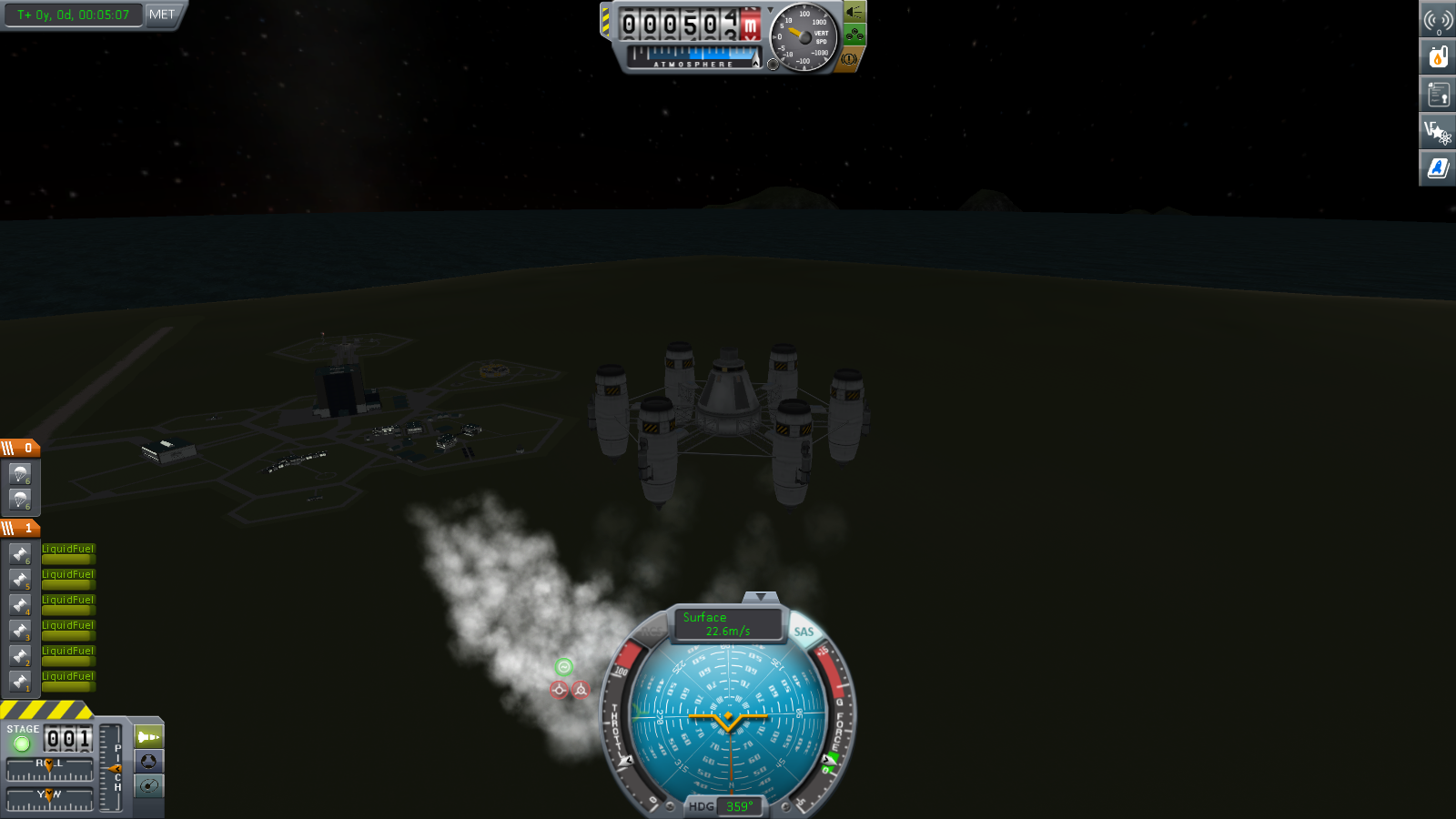Collapse the navball with the arrow tab

pyautogui.click(x=760, y=597)
